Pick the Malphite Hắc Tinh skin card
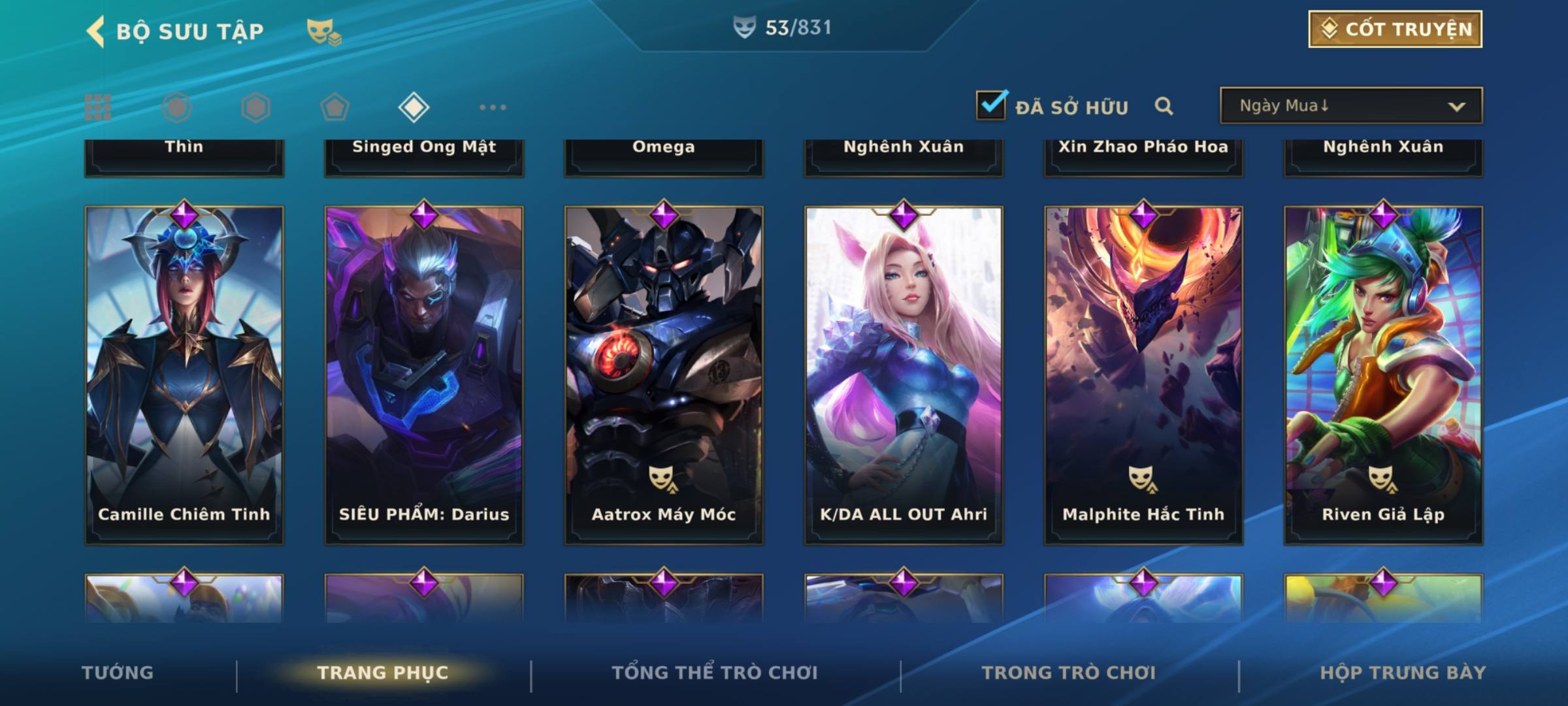Viewport: 1568px width, 706px height. coord(1143,375)
